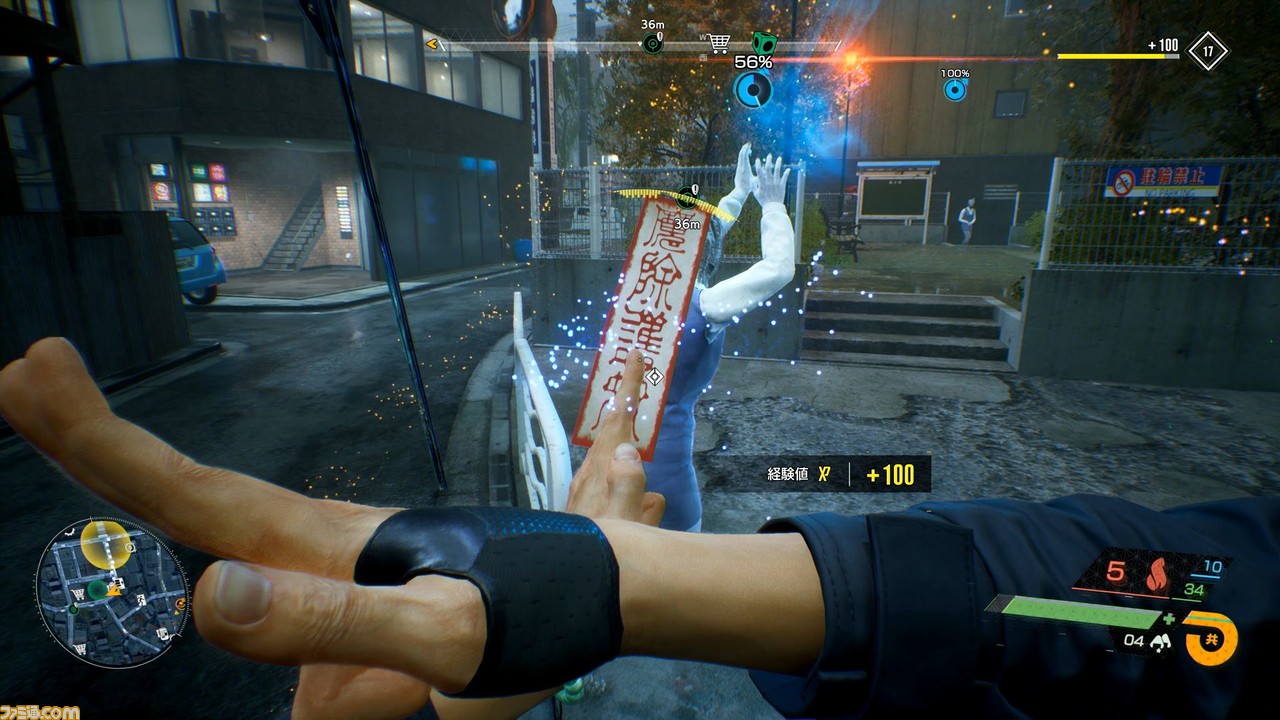Click the 100% blue core indicator
The image size is (1280, 720).
click(x=955, y=90)
